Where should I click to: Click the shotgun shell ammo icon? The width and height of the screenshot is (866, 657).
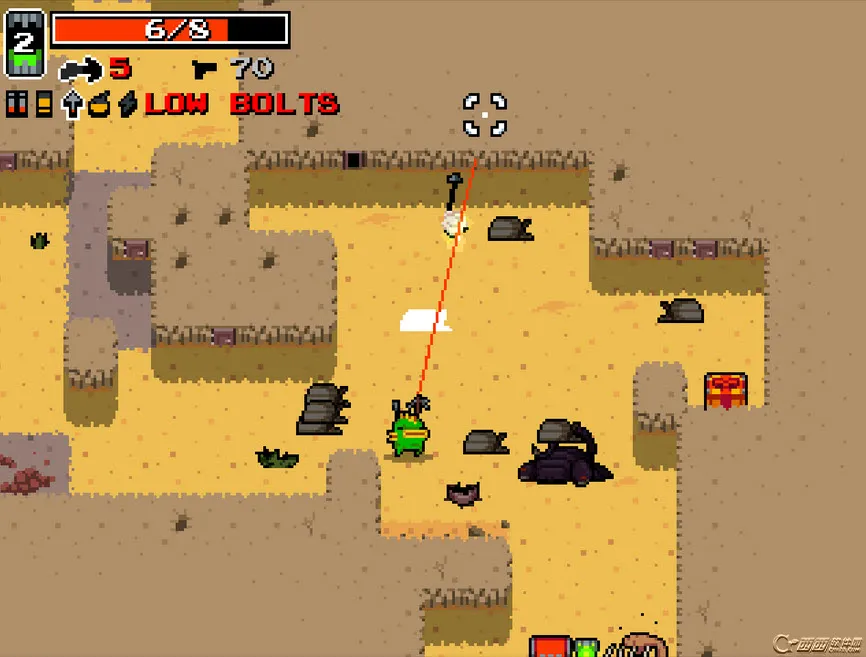pyautogui.click(x=44, y=104)
